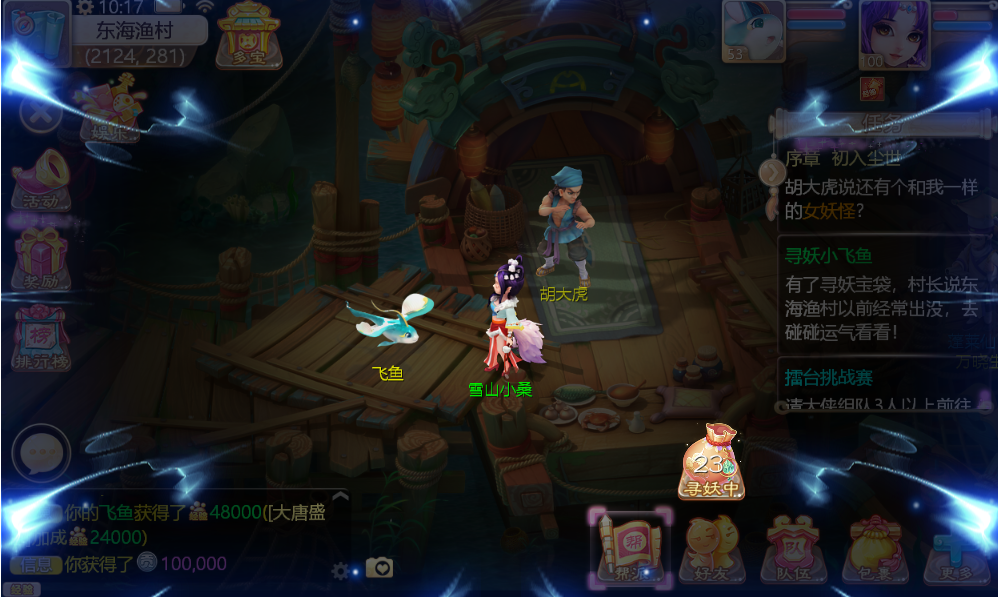Take a screenshot with the camera icon
Viewport: 998px width, 597px height.
click(x=379, y=568)
